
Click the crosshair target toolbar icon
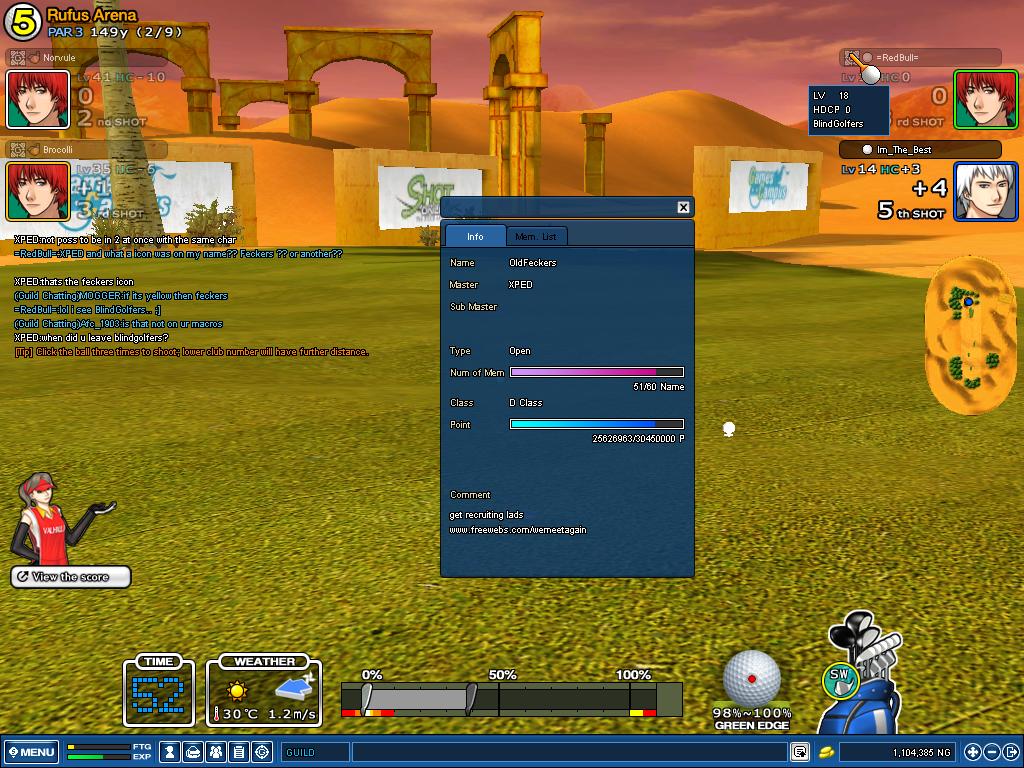[262, 752]
